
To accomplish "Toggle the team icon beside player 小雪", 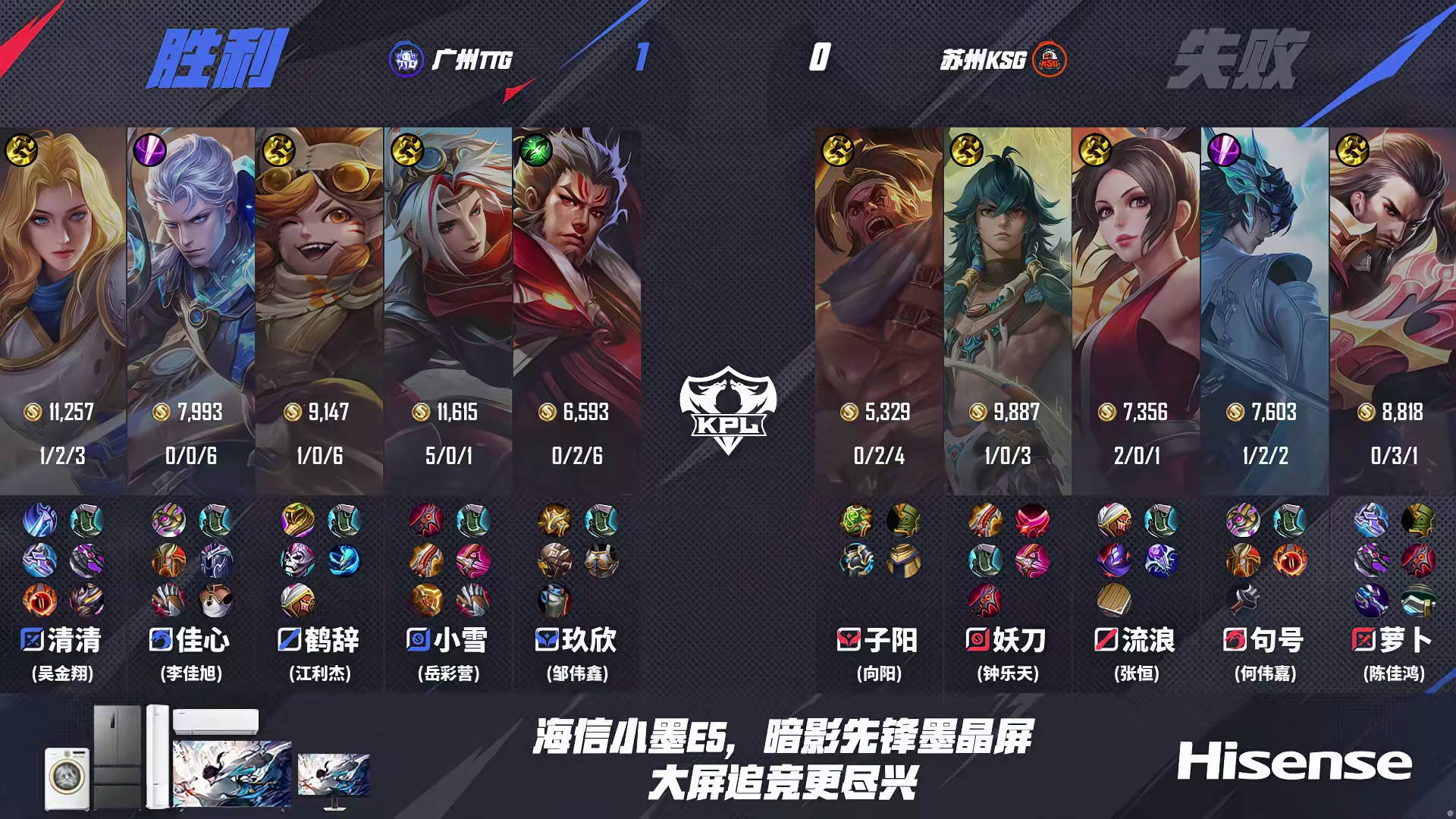I will tap(416, 641).
